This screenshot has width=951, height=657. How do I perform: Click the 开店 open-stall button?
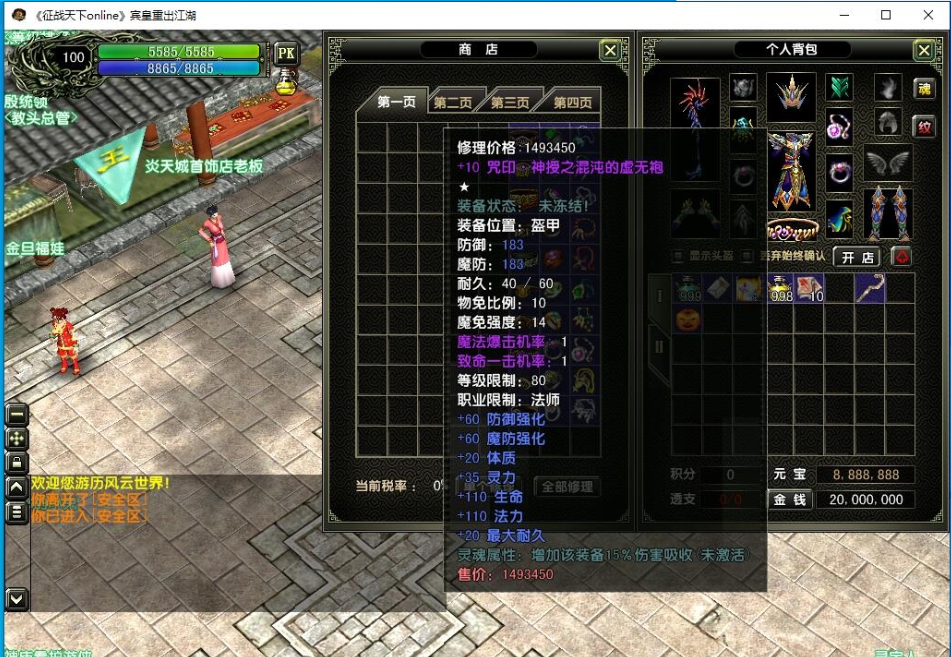(858, 257)
